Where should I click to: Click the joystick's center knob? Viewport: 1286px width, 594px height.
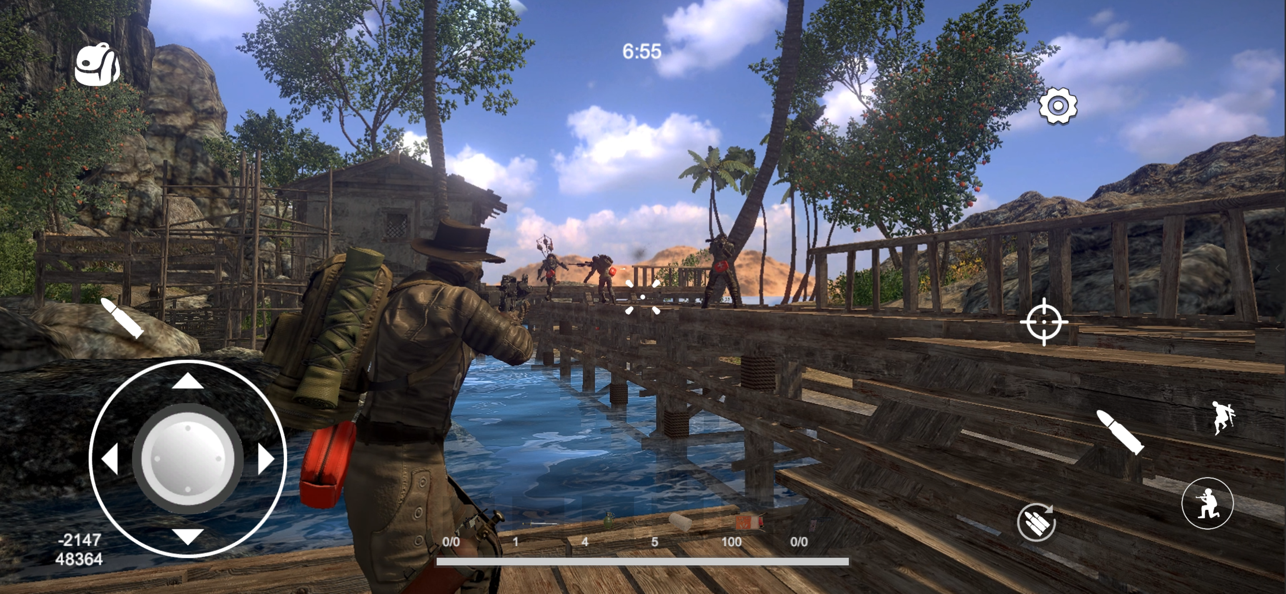point(188,459)
